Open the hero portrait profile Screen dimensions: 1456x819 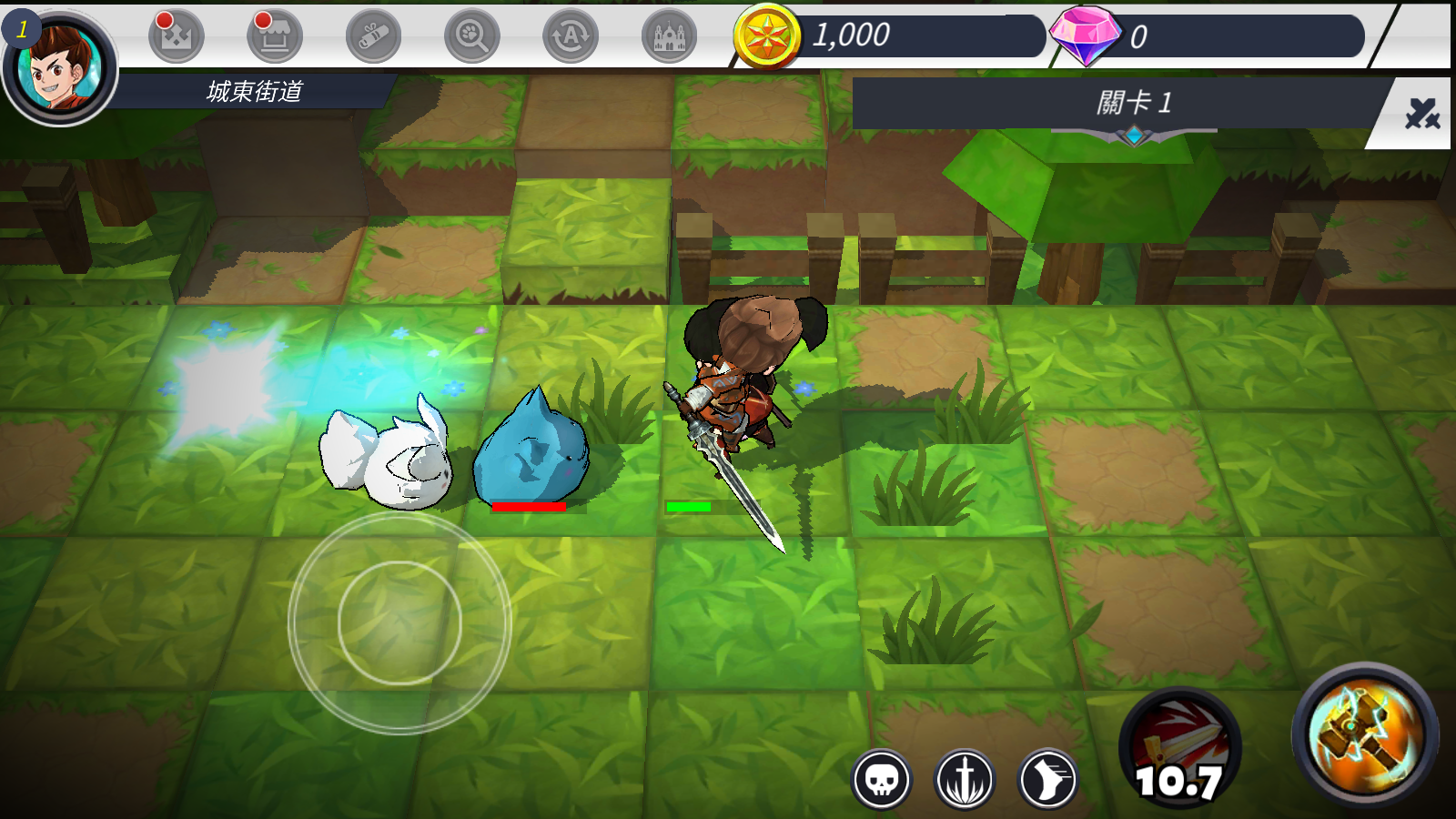click(60, 67)
